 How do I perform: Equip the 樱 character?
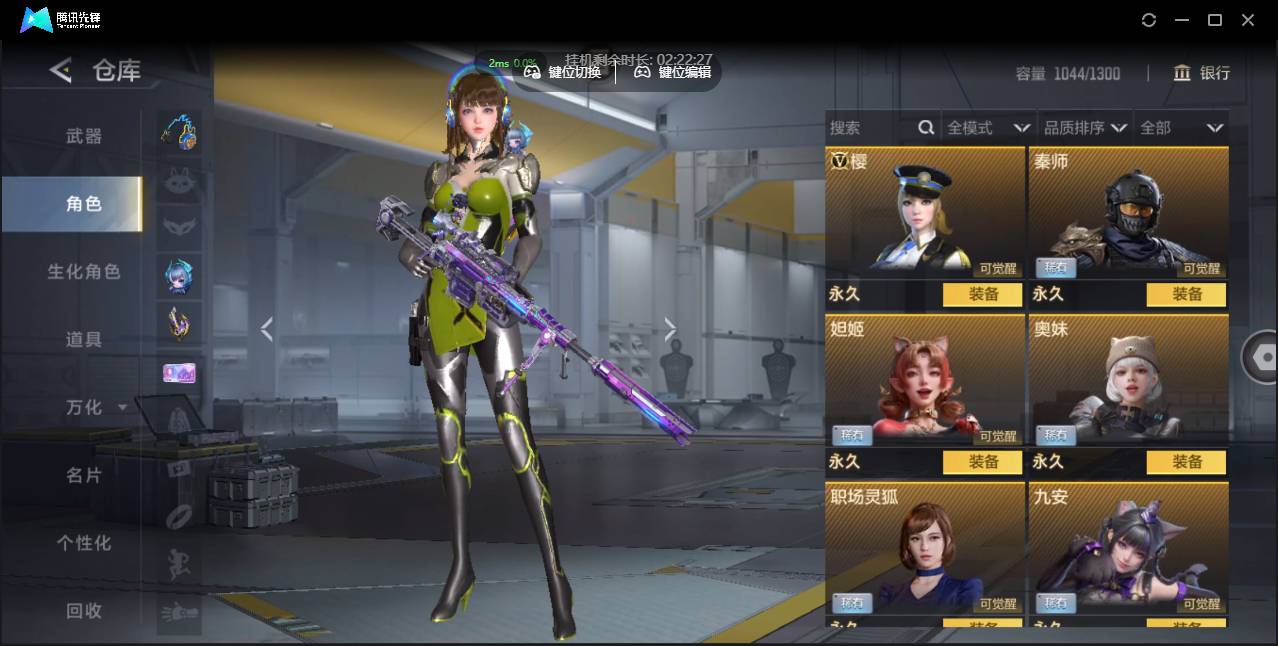pyautogui.click(x=983, y=294)
